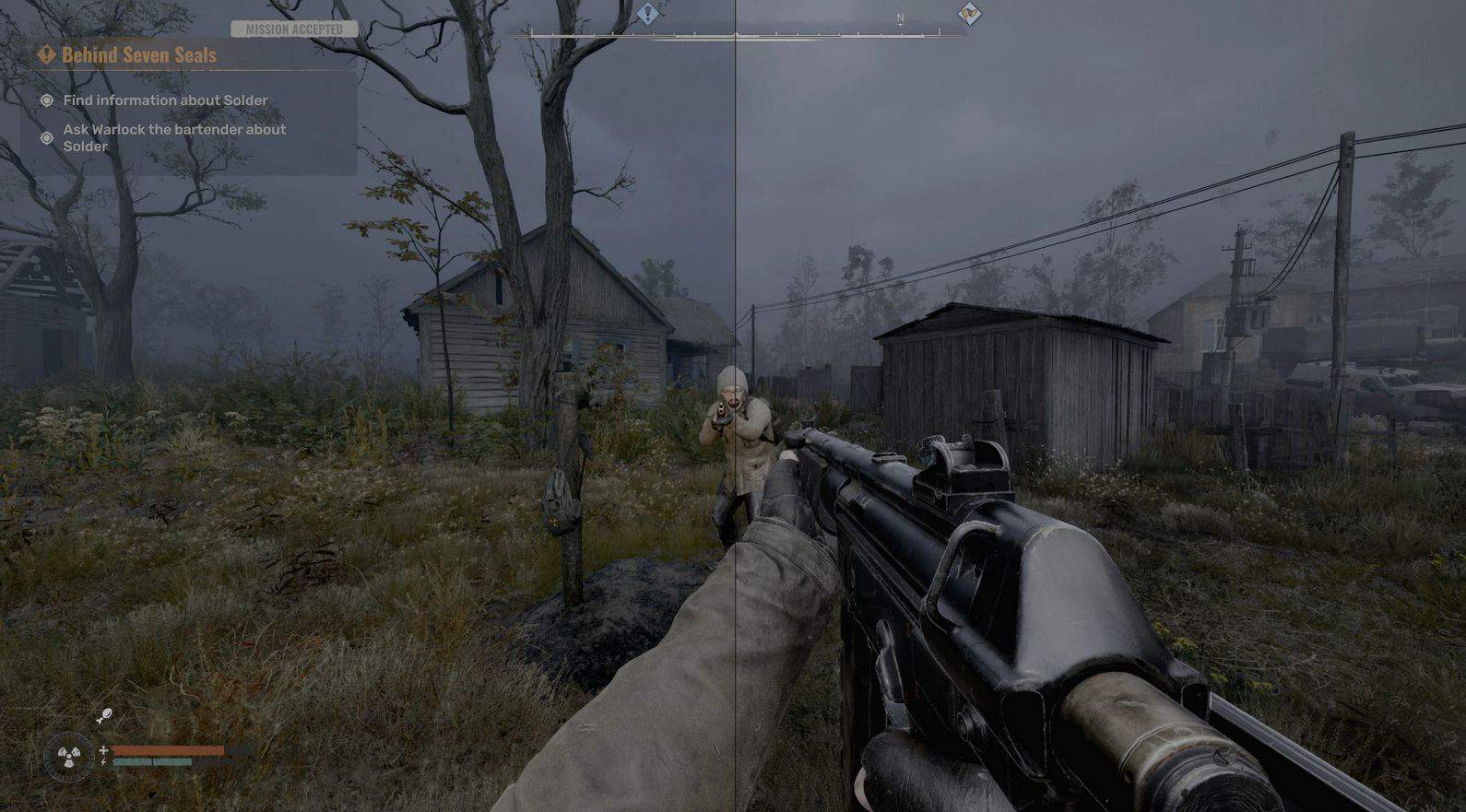Click the Mission Accepted banner
This screenshot has height=812, width=1466.
(294, 29)
